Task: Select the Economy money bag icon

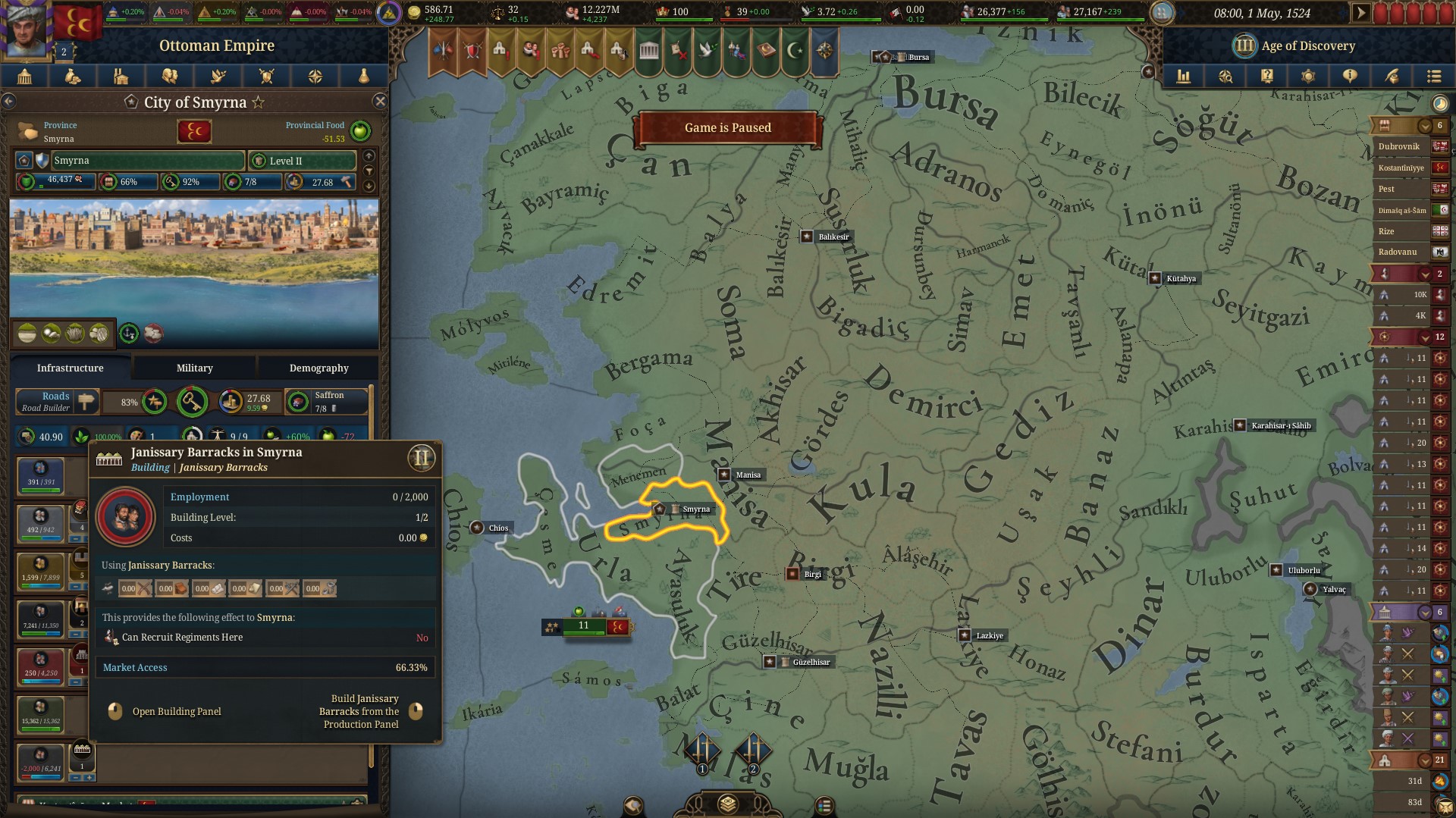Action: click(x=73, y=76)
